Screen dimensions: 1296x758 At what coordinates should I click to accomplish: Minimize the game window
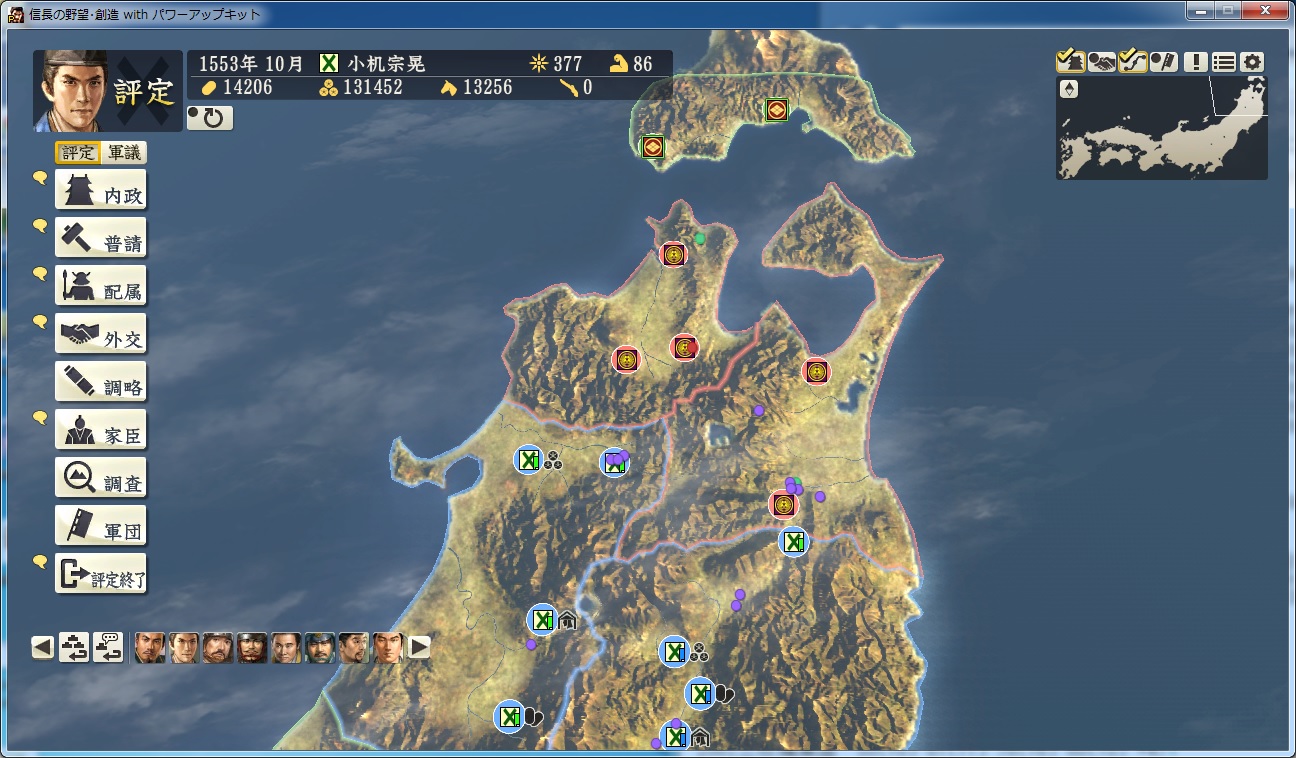[x=1201, y=10]
